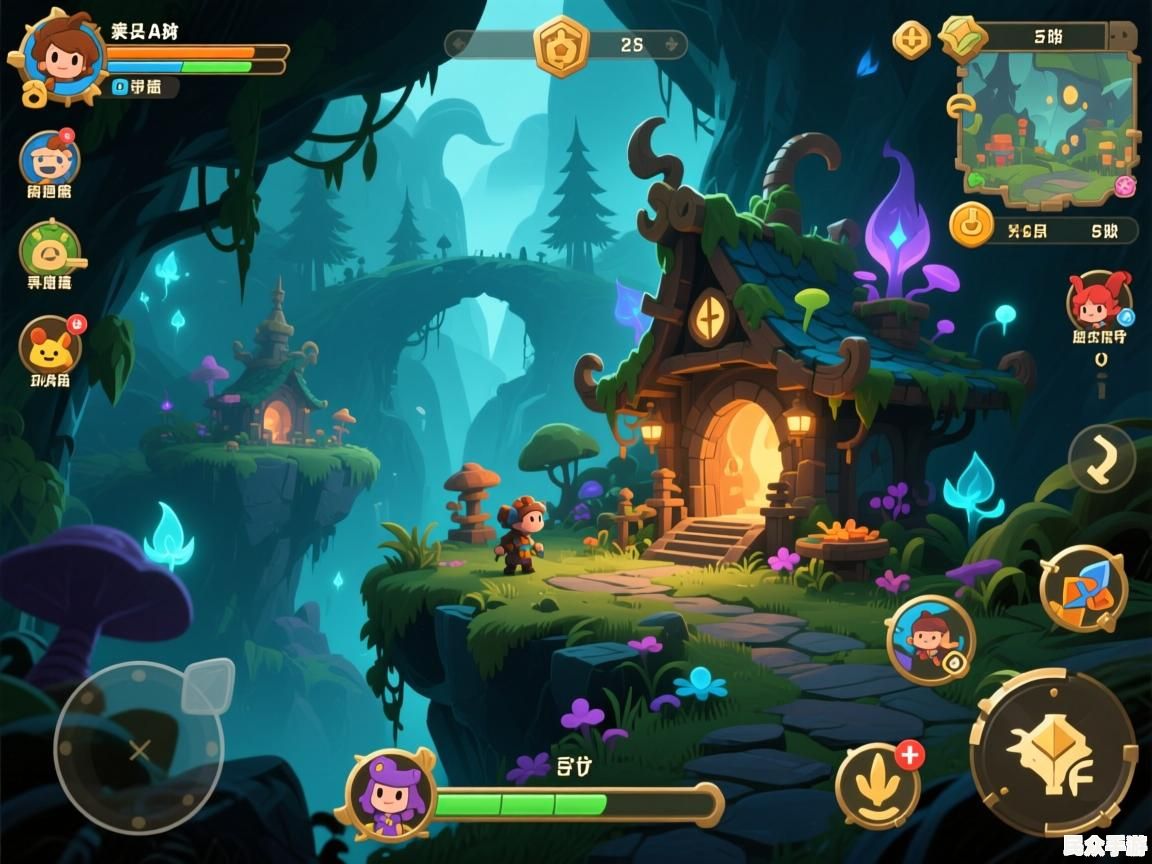Activate the orange and blue arrow skill
This screenshot has width=1152, height=864.
[1083, 588]
